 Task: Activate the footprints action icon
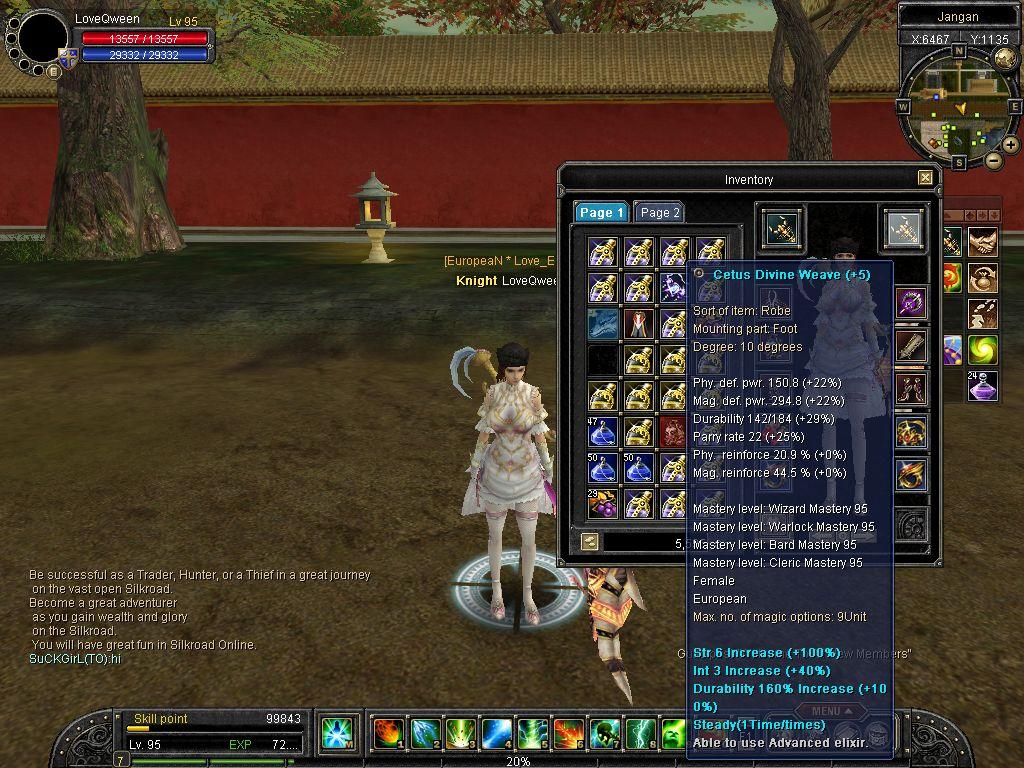982,312
